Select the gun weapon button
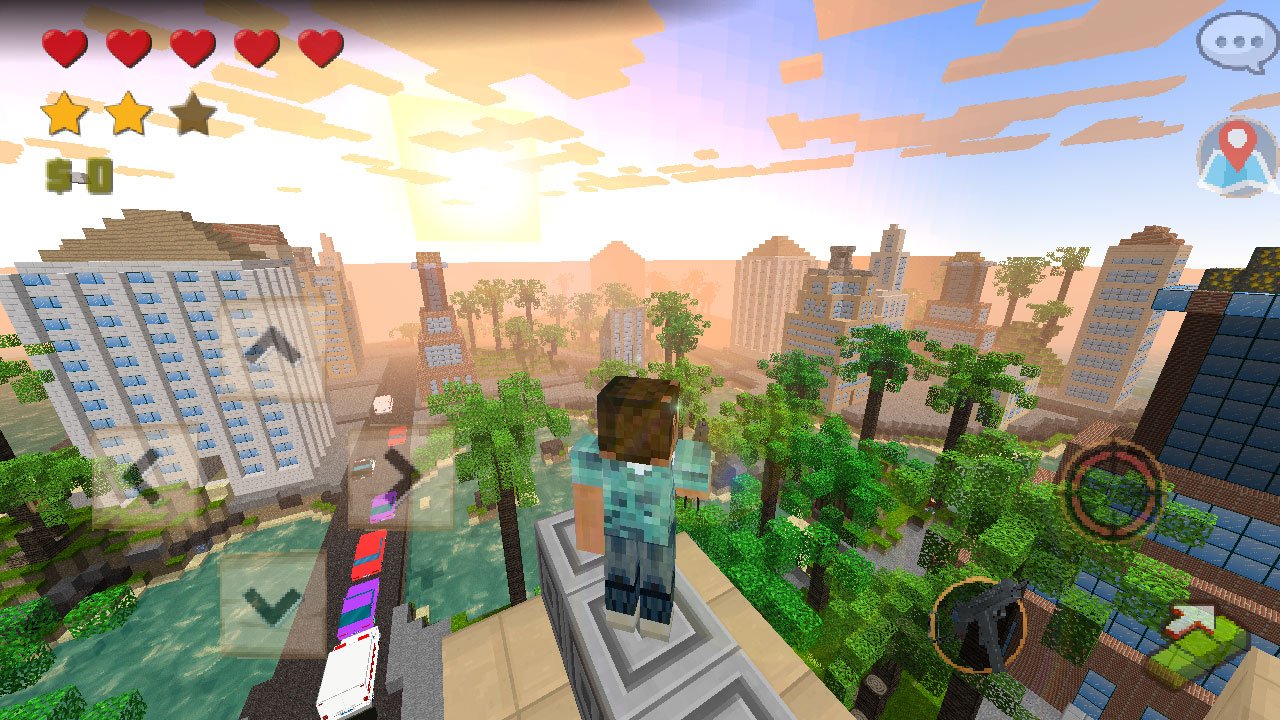The height and width of the screenshot is (720, 1280). (x=978, y=624)
